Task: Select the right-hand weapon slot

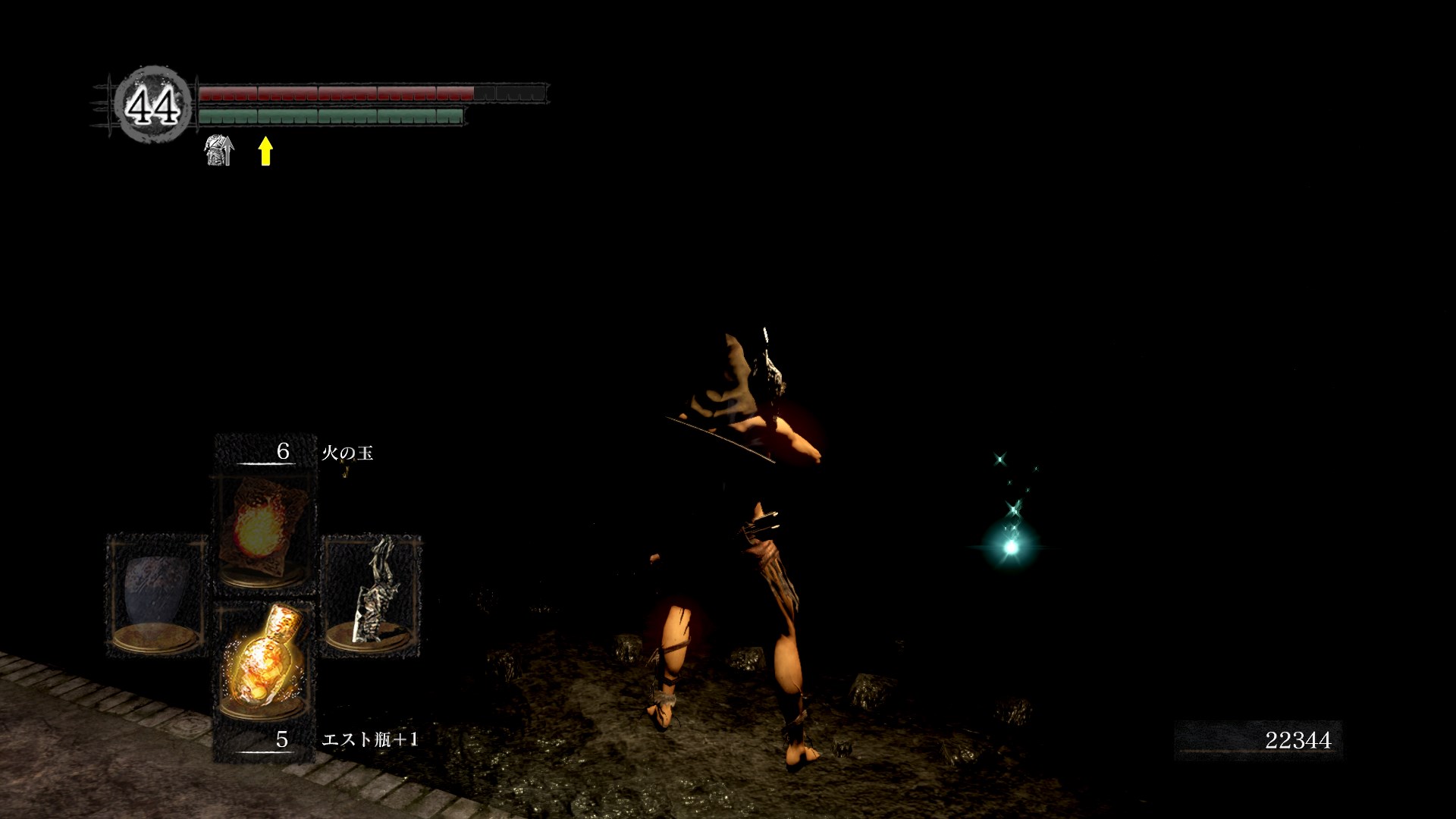Action: 372,595
